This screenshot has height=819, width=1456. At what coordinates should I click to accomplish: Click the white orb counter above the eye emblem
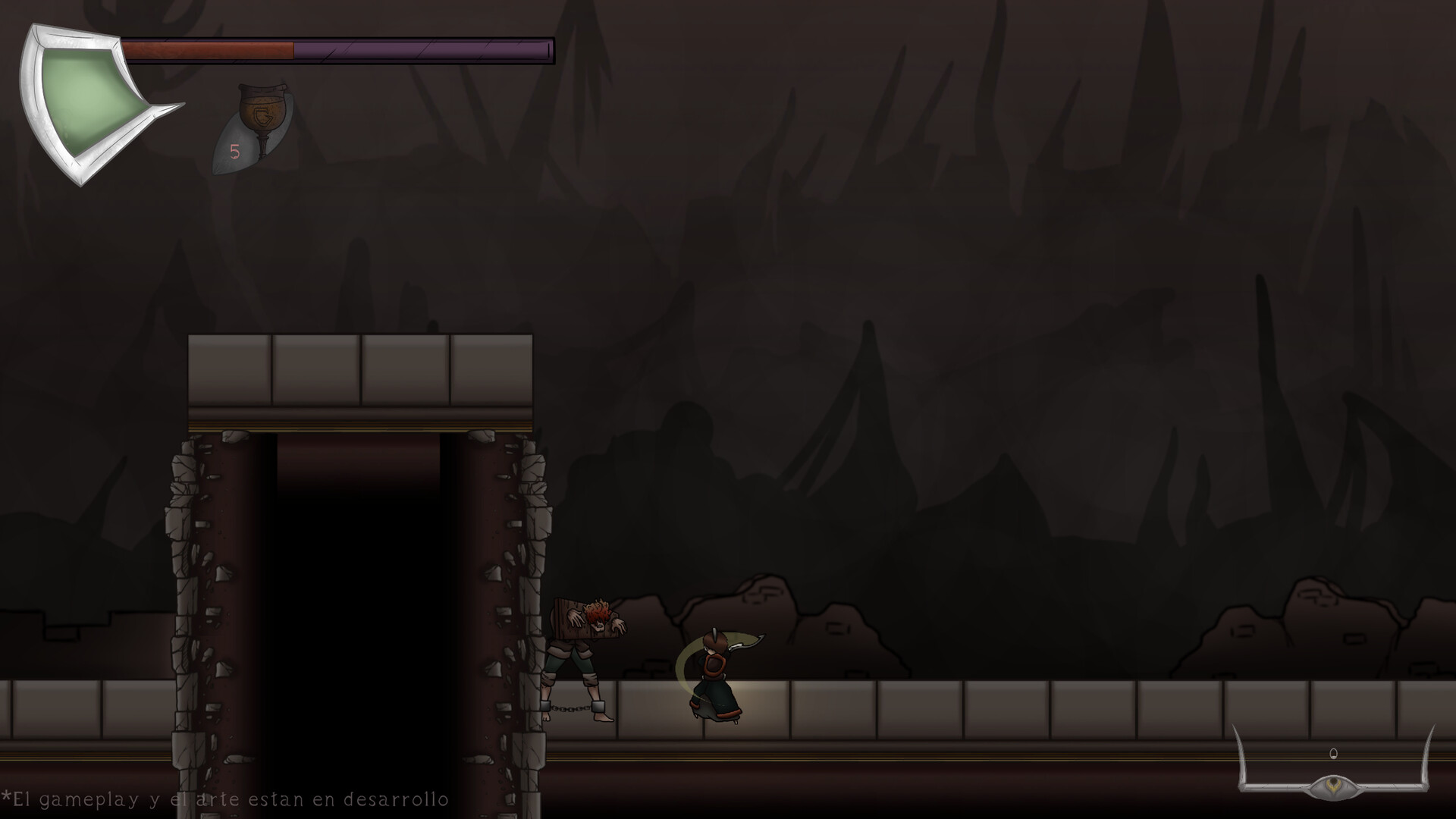point(1333,753)
